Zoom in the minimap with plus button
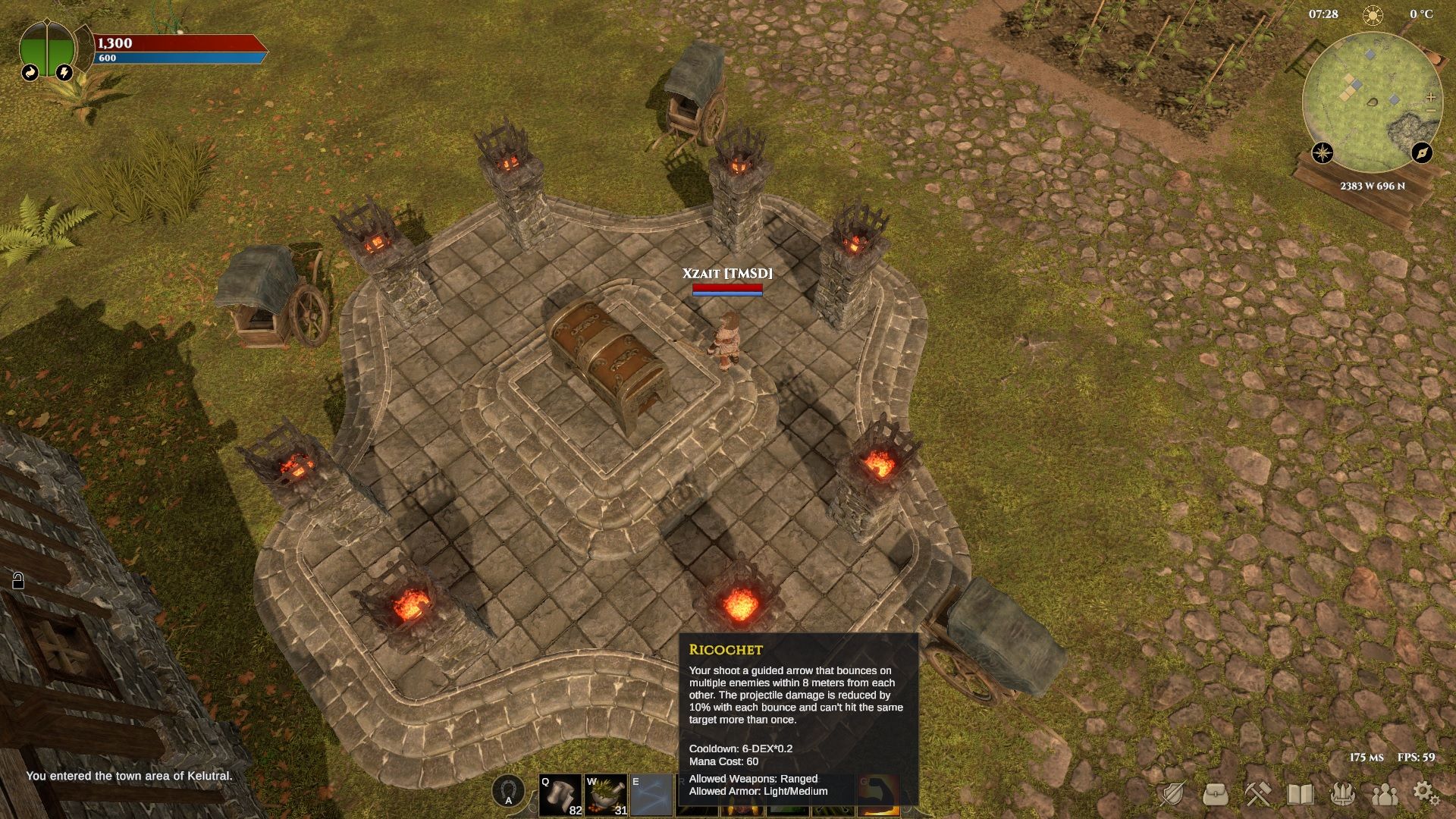This screenshot has width=1456, height=819. [1431, 97]
